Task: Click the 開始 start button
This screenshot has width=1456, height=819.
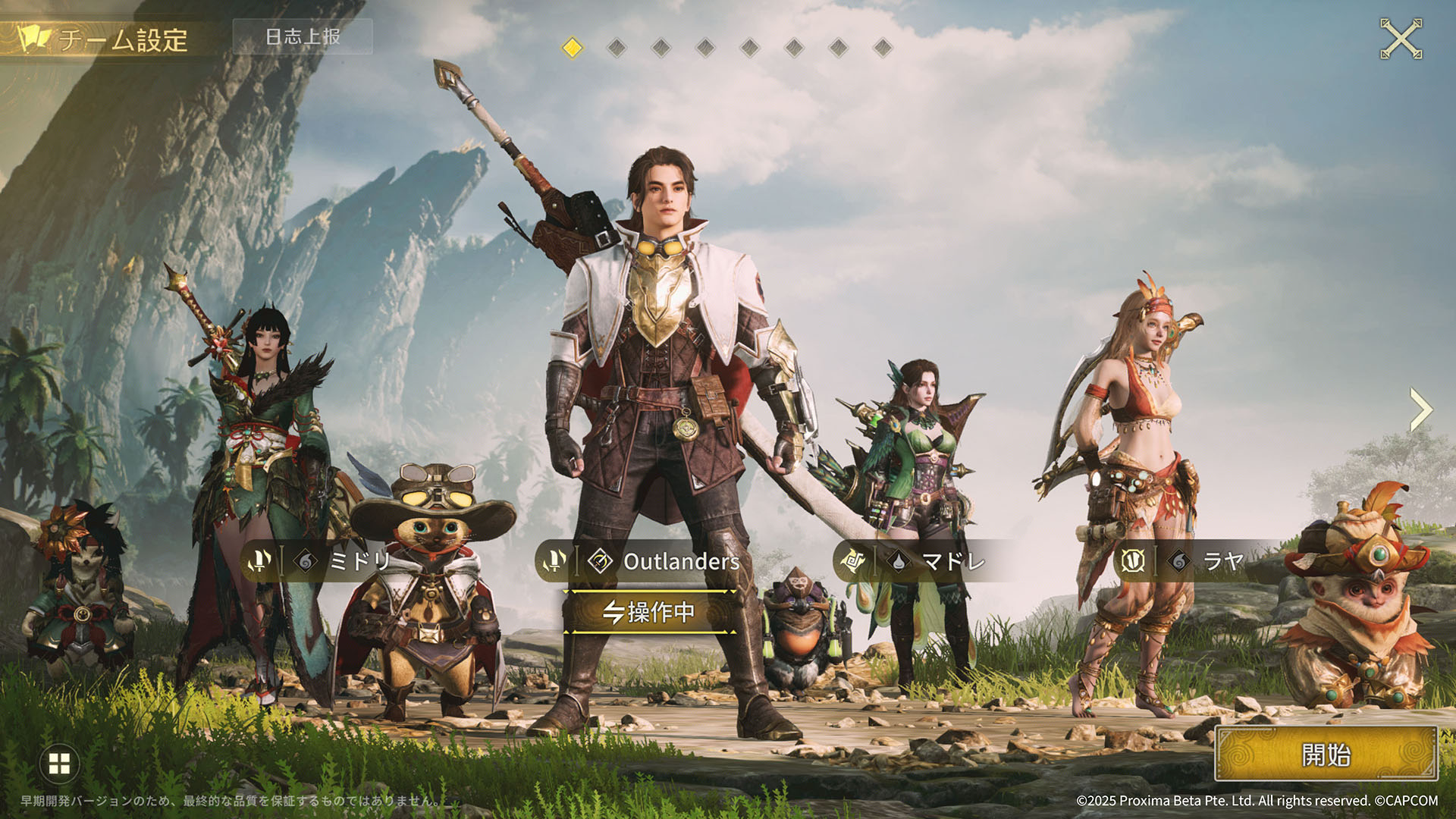Action: 1326,755
